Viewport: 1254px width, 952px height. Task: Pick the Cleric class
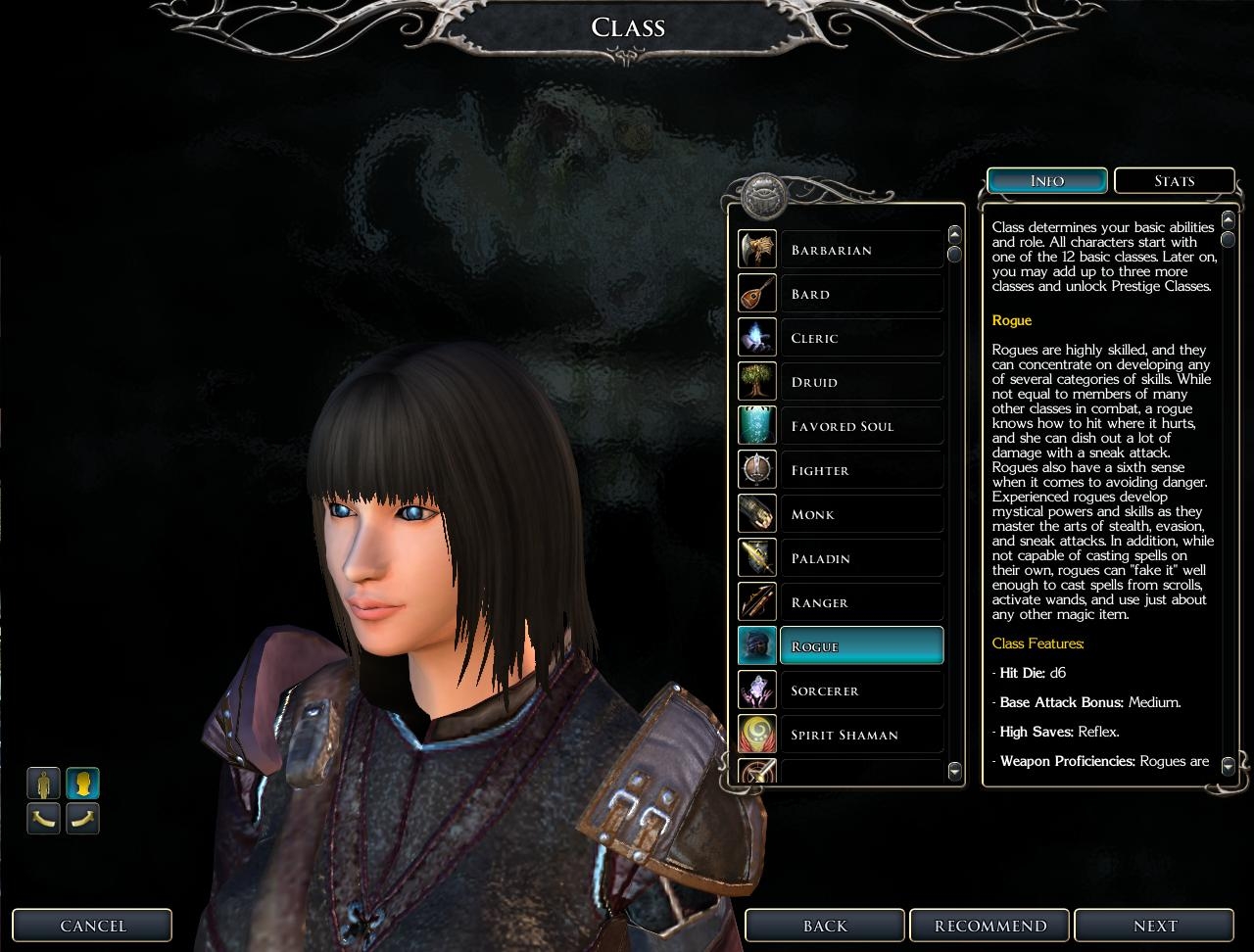(x=860, y=338)
